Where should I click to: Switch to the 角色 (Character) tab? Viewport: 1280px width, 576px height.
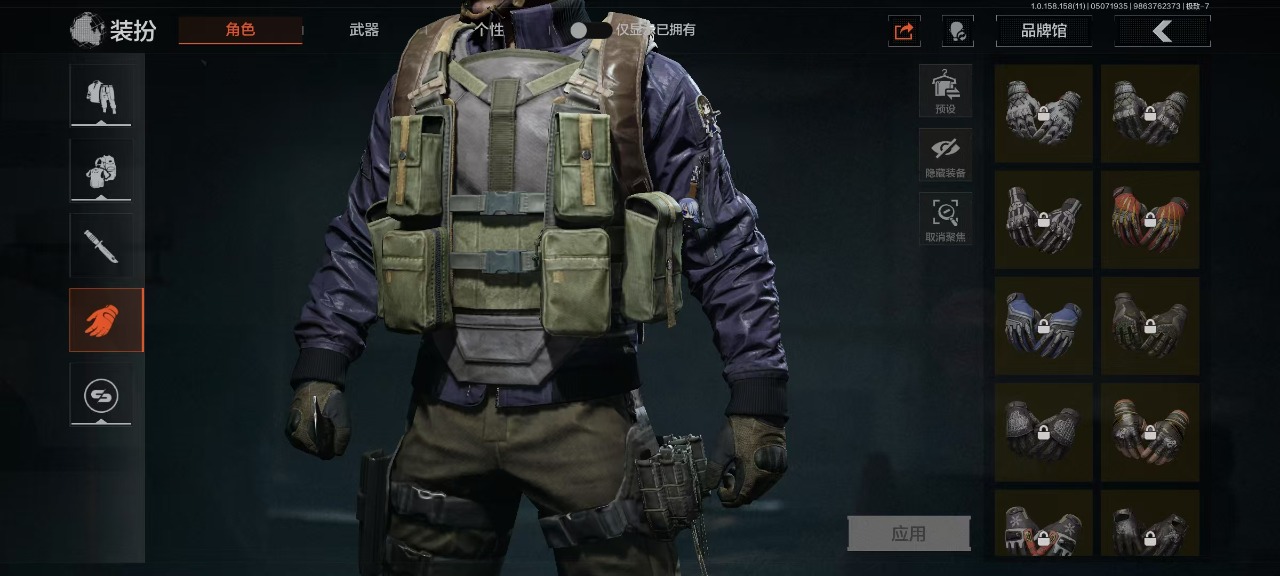(240, 30)
